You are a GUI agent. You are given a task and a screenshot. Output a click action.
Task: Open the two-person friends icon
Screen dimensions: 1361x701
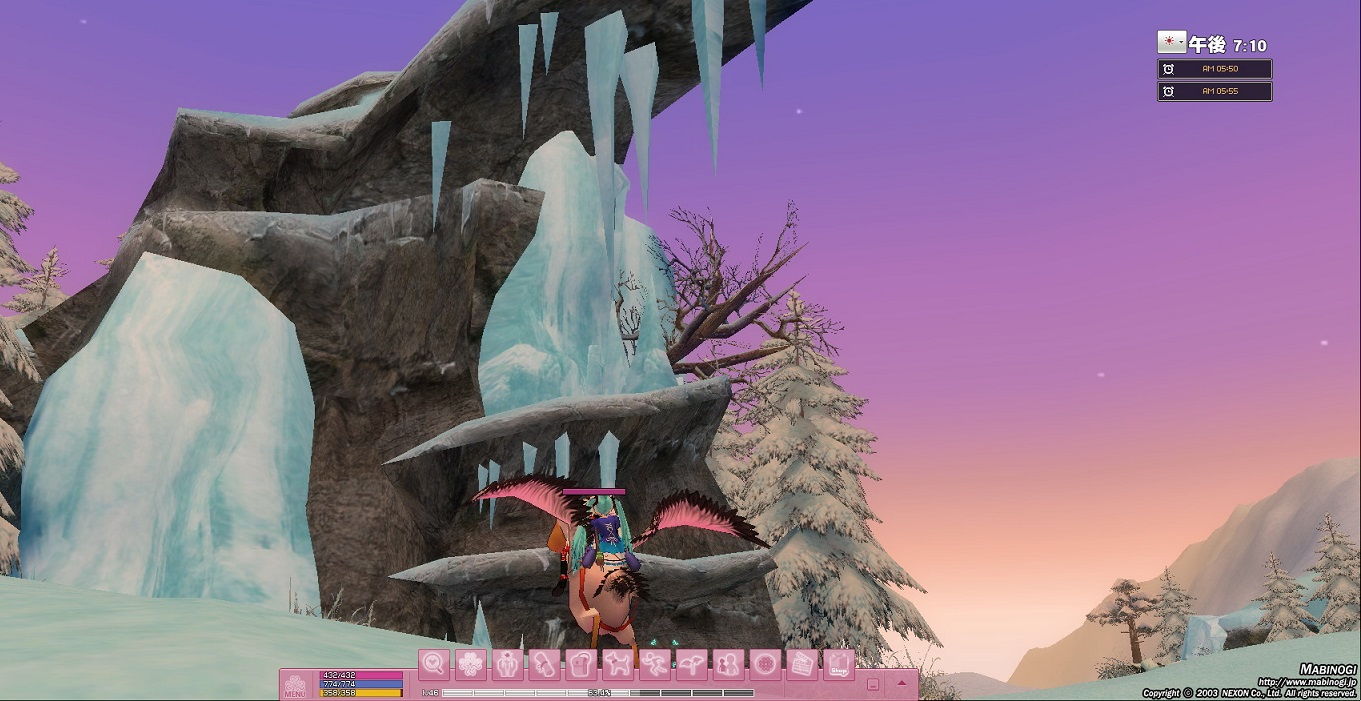[x=728, y=664]
